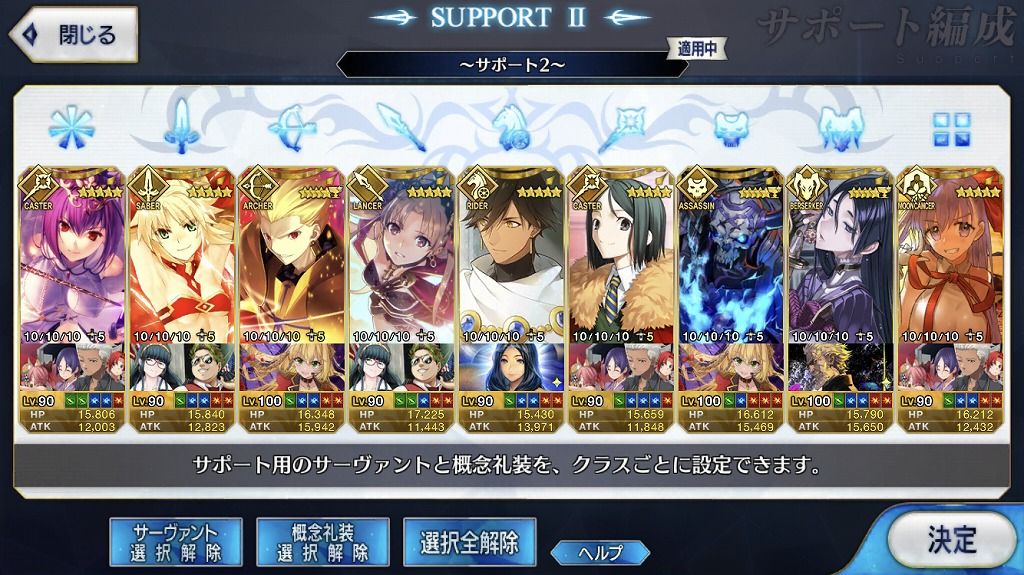This screenshot has height=575, width=1024.
Task: Tap the Saber class sword icon
Action: [x=182, y=127]
